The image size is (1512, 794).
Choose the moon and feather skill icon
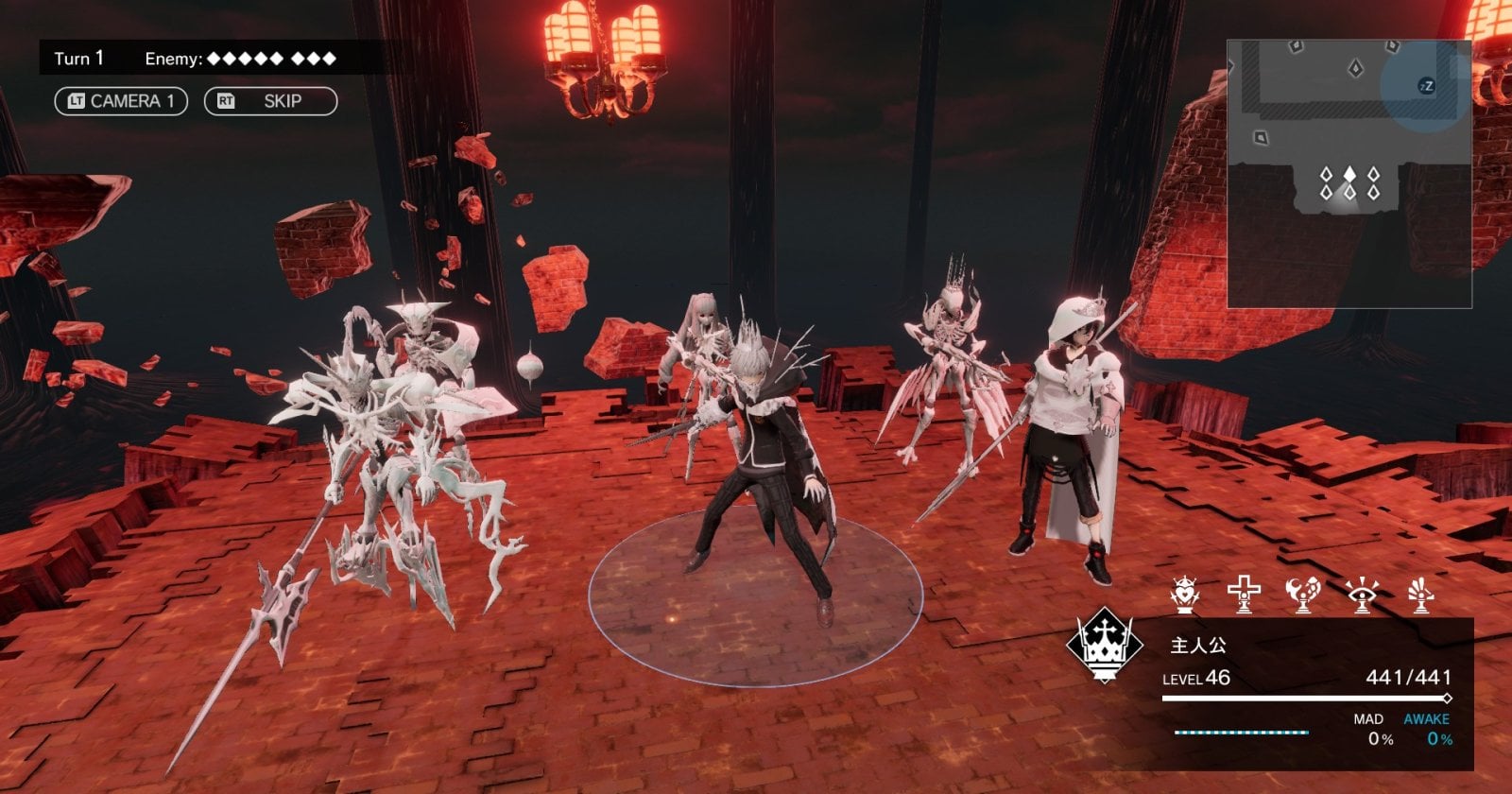[1302, 595]
